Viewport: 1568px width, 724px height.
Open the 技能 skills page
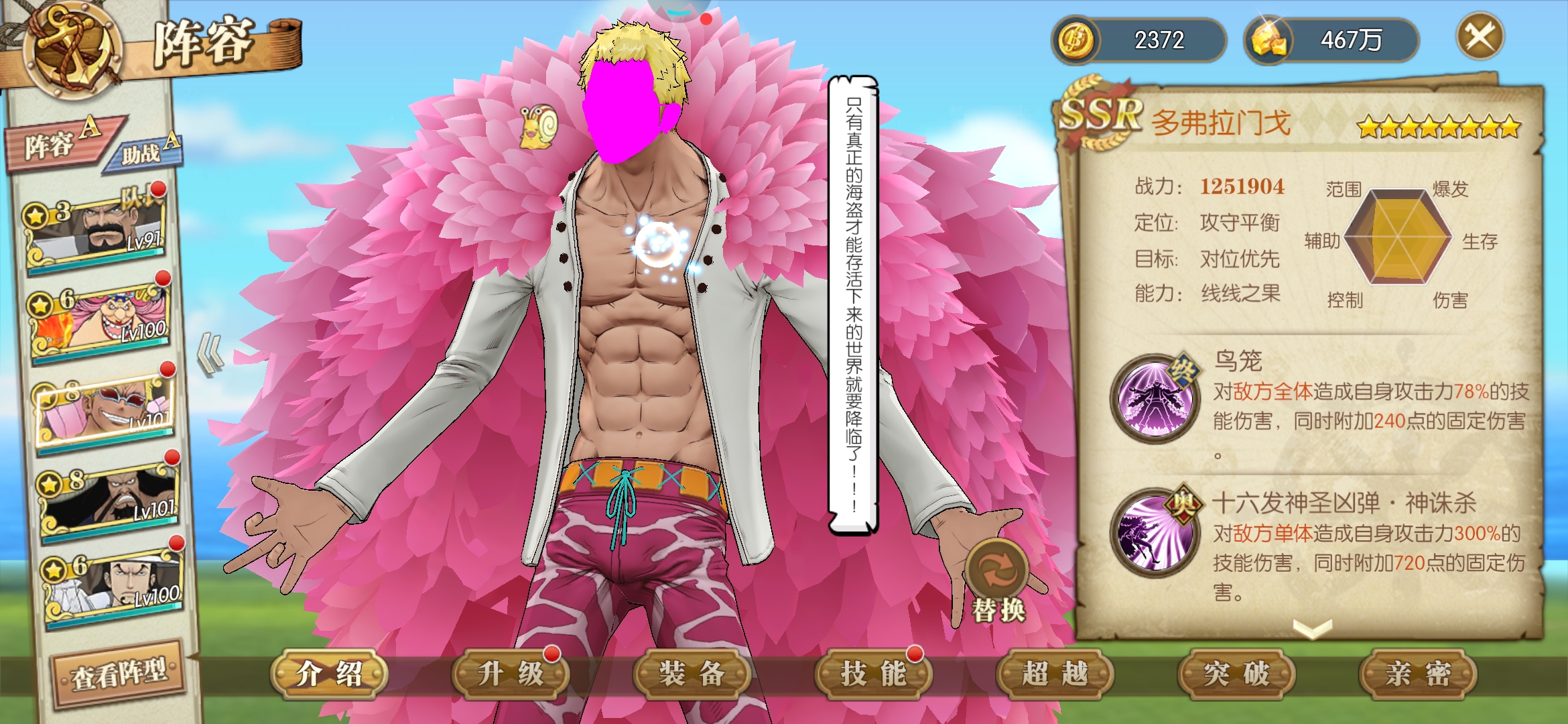click(x=874, y=674)
